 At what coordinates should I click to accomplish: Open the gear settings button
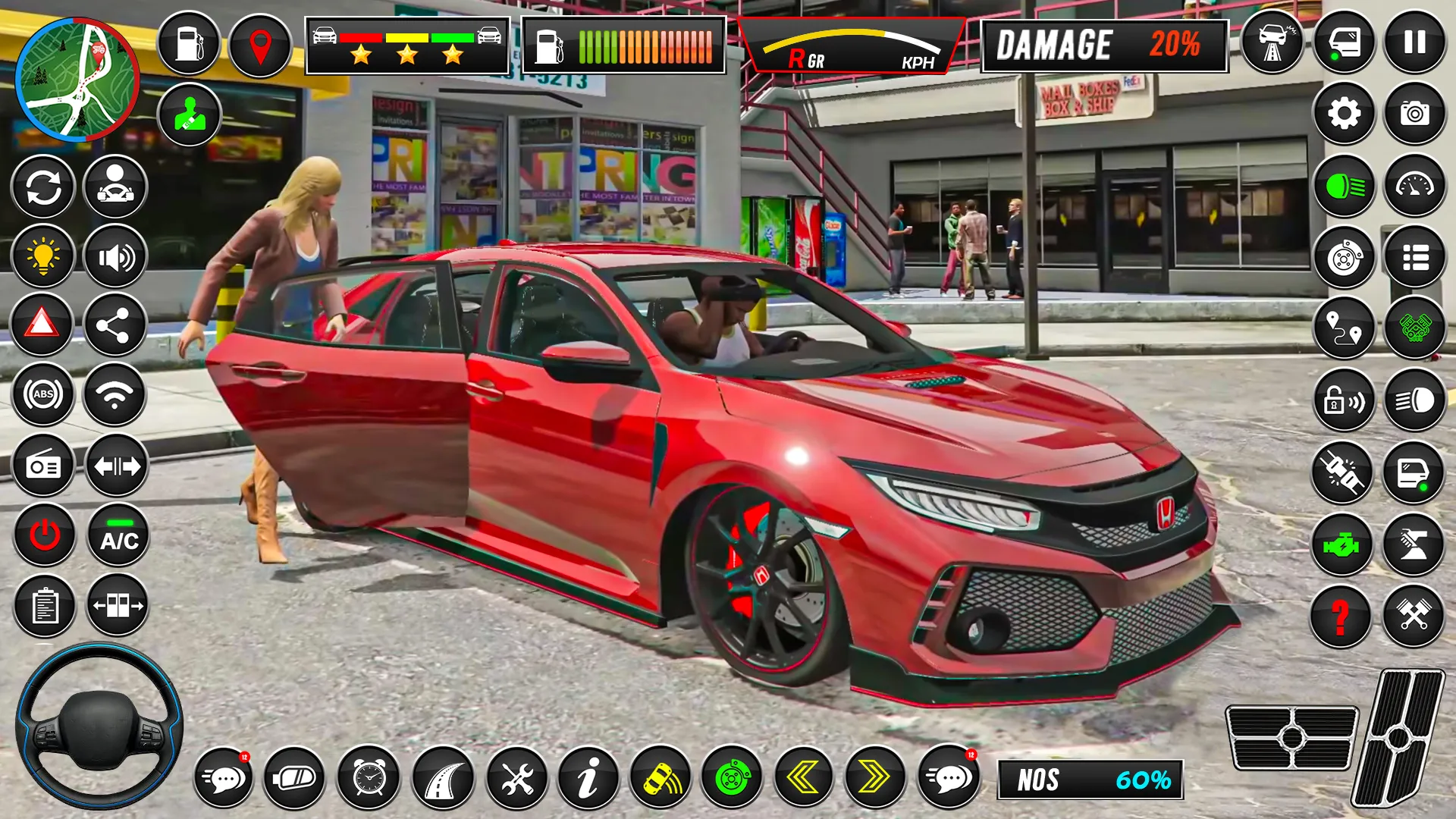pos(1344,114)
